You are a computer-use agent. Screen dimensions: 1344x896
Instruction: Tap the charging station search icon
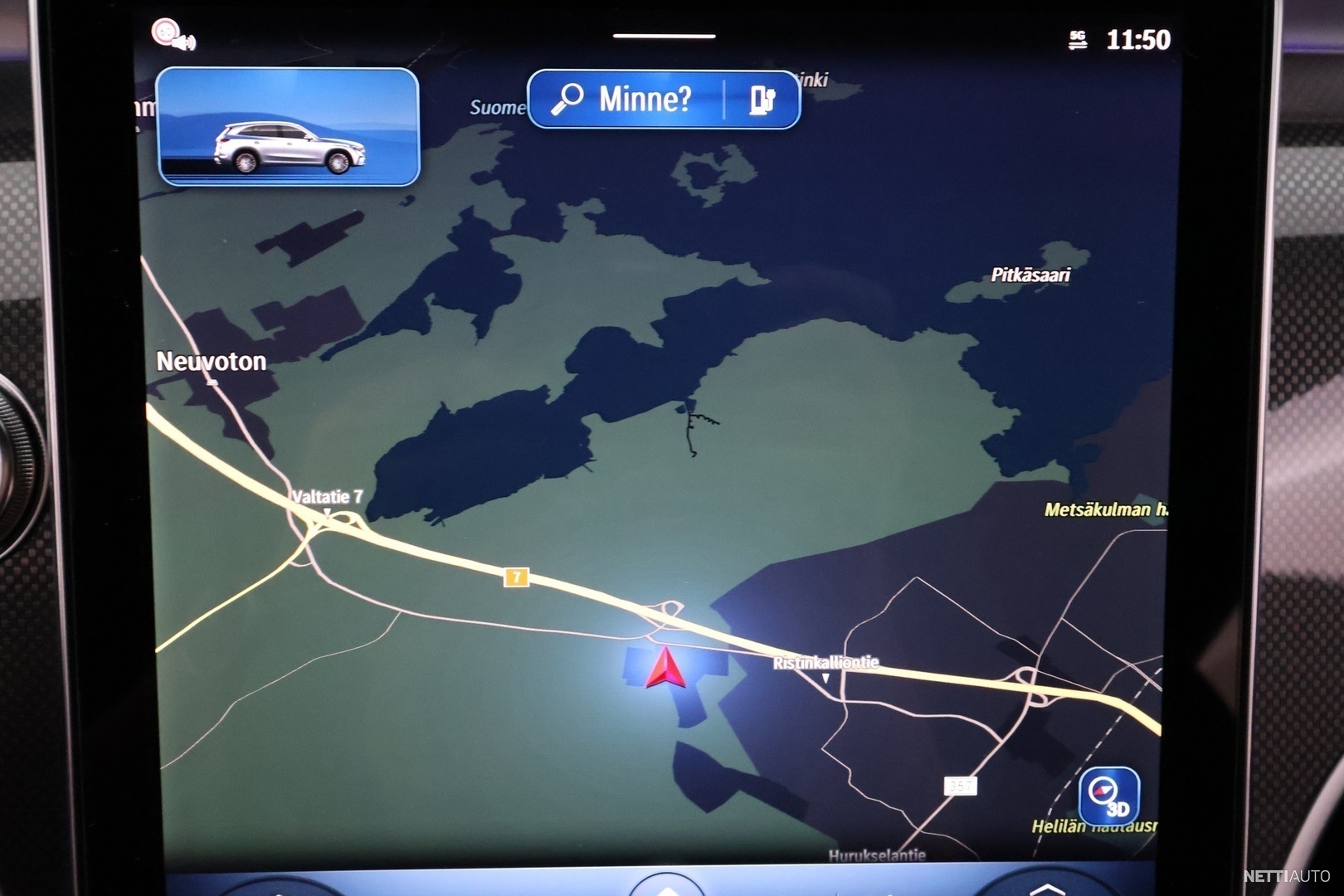click(x=762, y=100)
